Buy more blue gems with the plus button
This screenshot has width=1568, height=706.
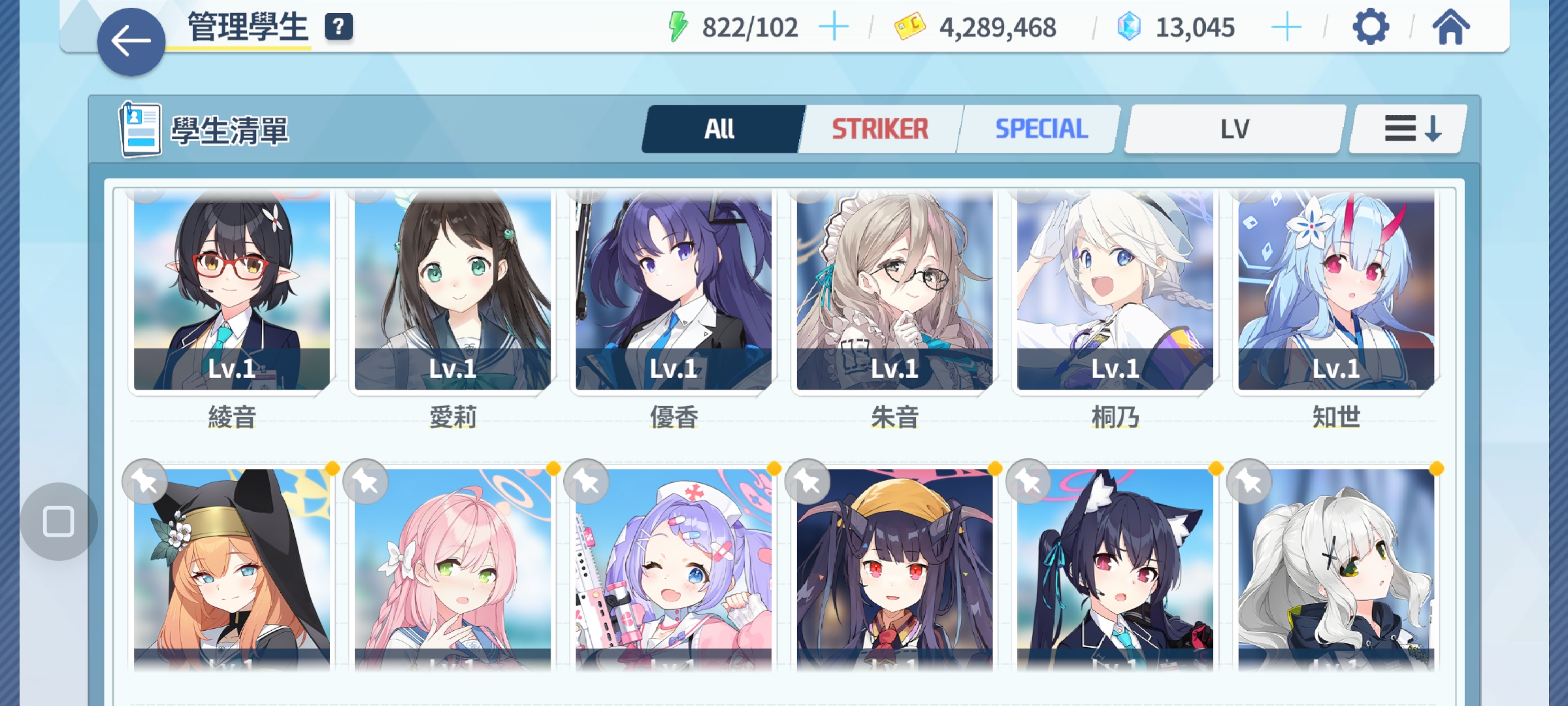click(x=1286, y=27)
